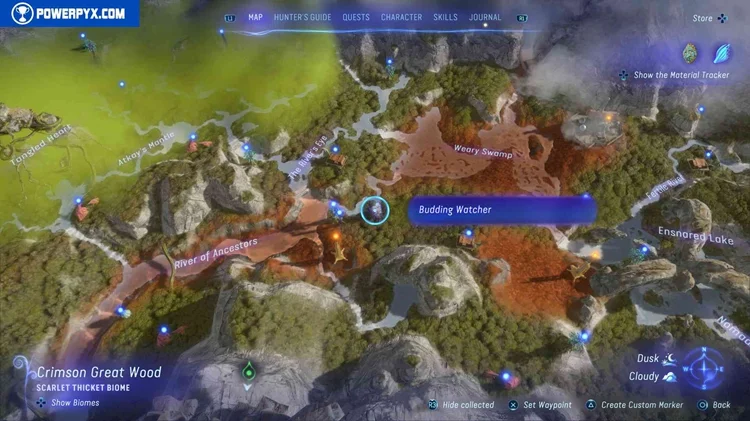Toggle Show Biomes

tap(70, 403)
